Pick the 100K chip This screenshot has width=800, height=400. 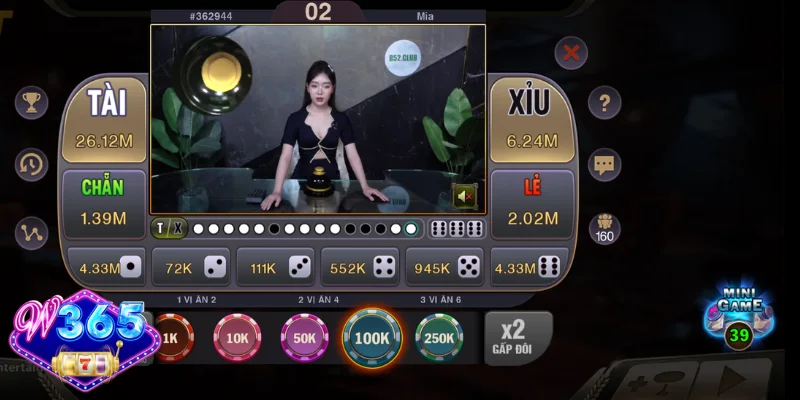click(x=372, y=338)
